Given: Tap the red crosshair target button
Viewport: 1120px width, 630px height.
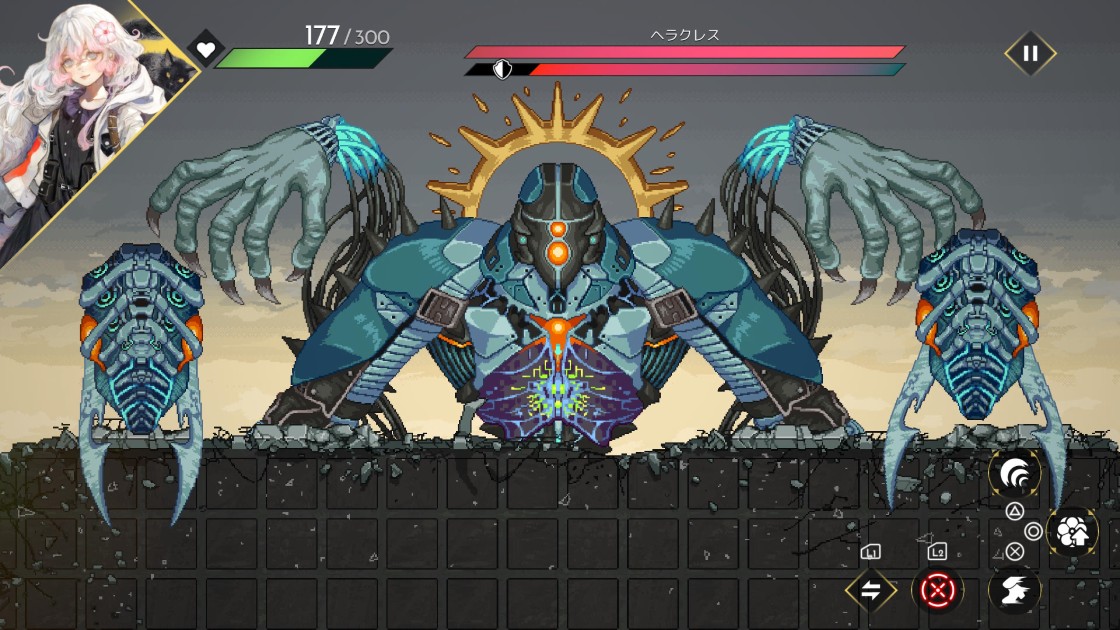Looking at the screenshot, I should coord(937,590).
